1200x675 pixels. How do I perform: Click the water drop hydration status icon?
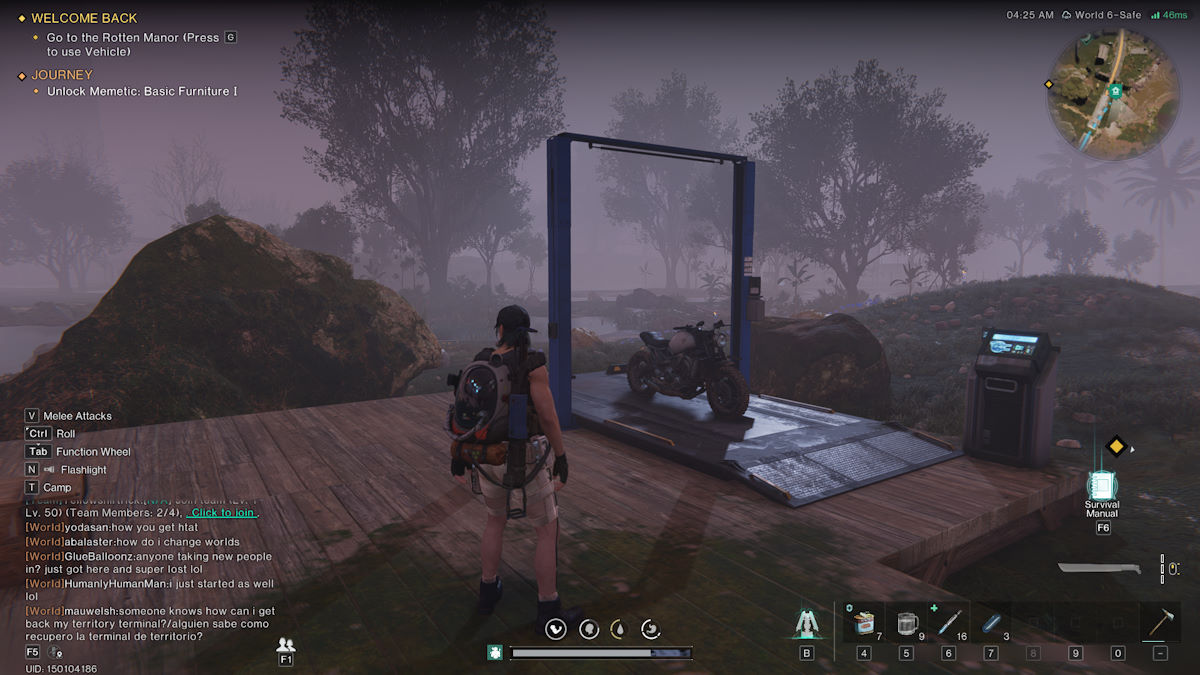[x=619, y=629]
